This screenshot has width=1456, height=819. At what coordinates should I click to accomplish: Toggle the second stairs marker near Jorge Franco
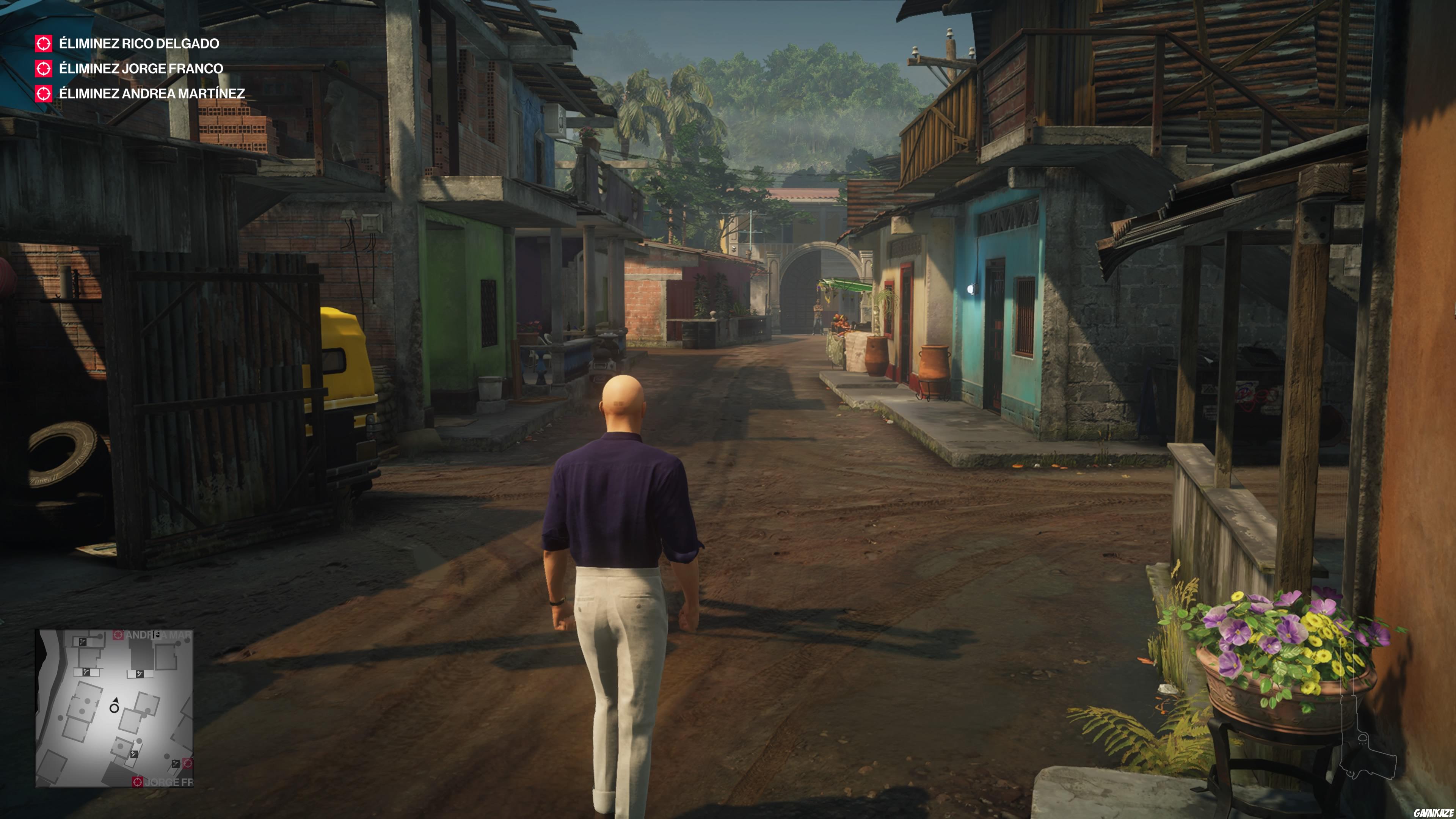coord(176,764)
